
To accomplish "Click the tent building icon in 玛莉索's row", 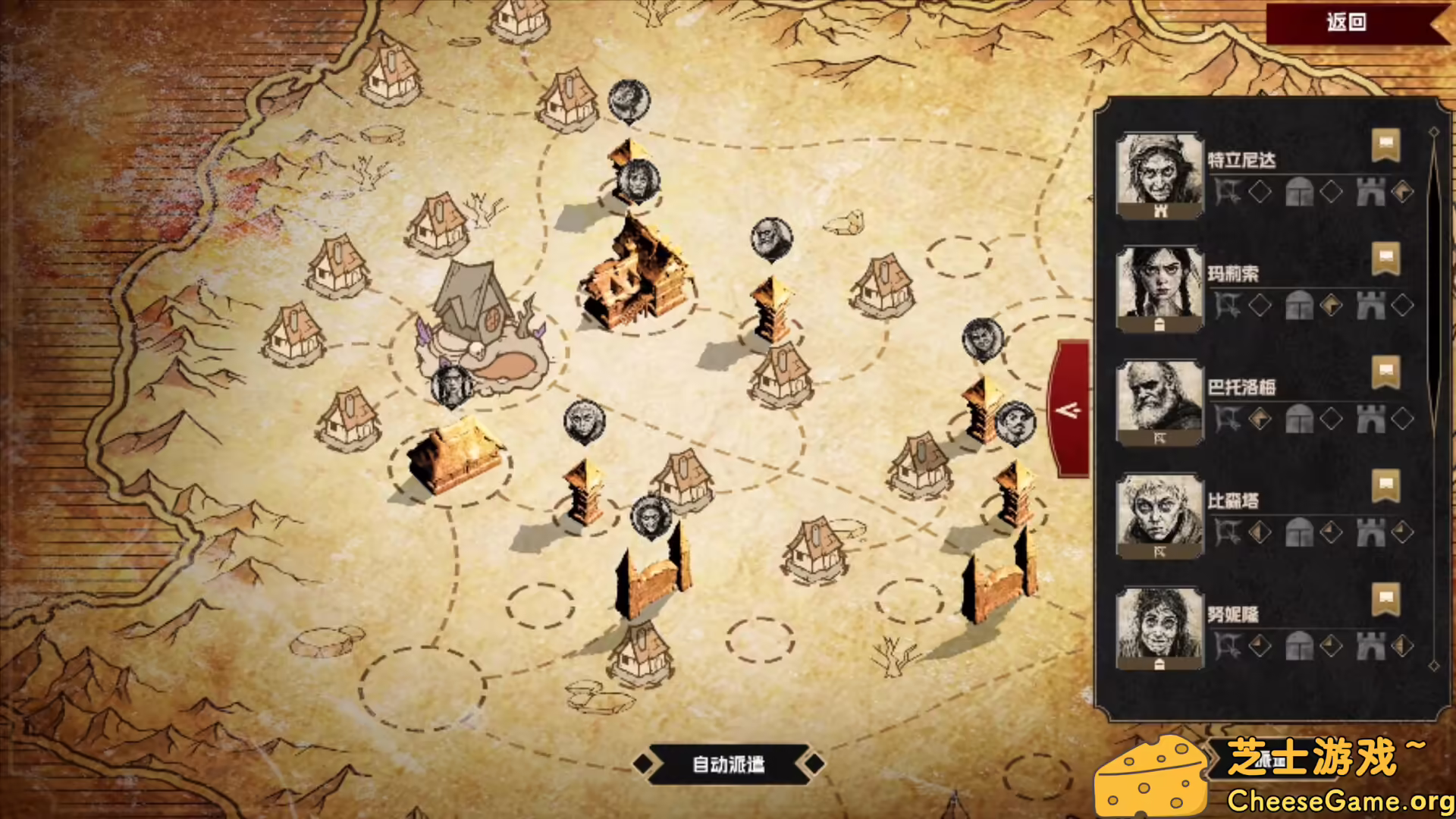I will (x=1298, y=305).
